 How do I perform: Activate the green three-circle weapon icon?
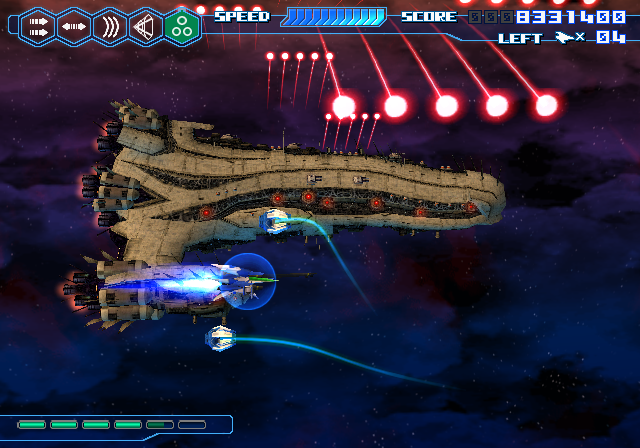coord(181,25)
